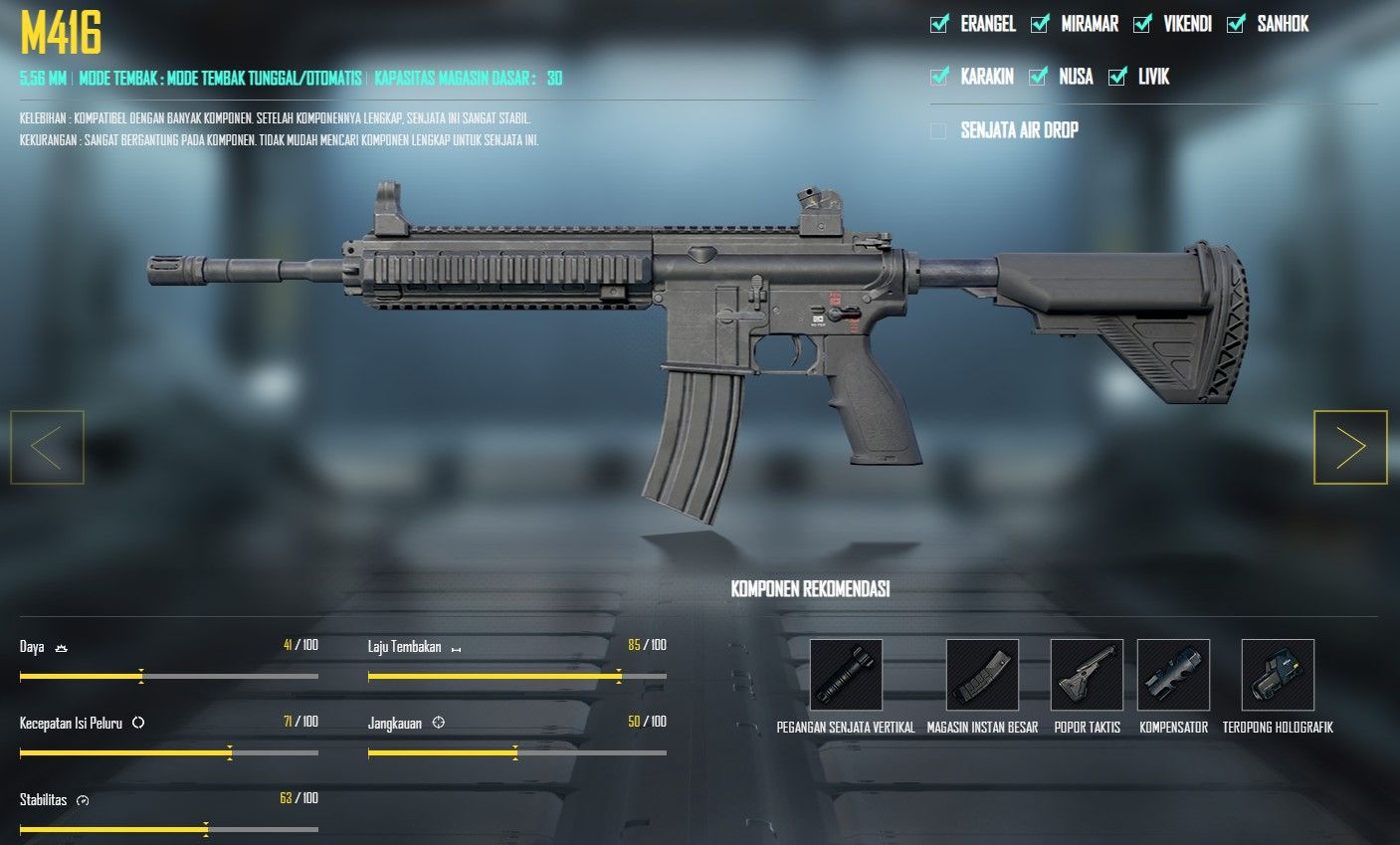Select the Pegangan Senjata Vertikal component
The height and width of the screenshot is (845, 1400).
[x=846, y=675]
